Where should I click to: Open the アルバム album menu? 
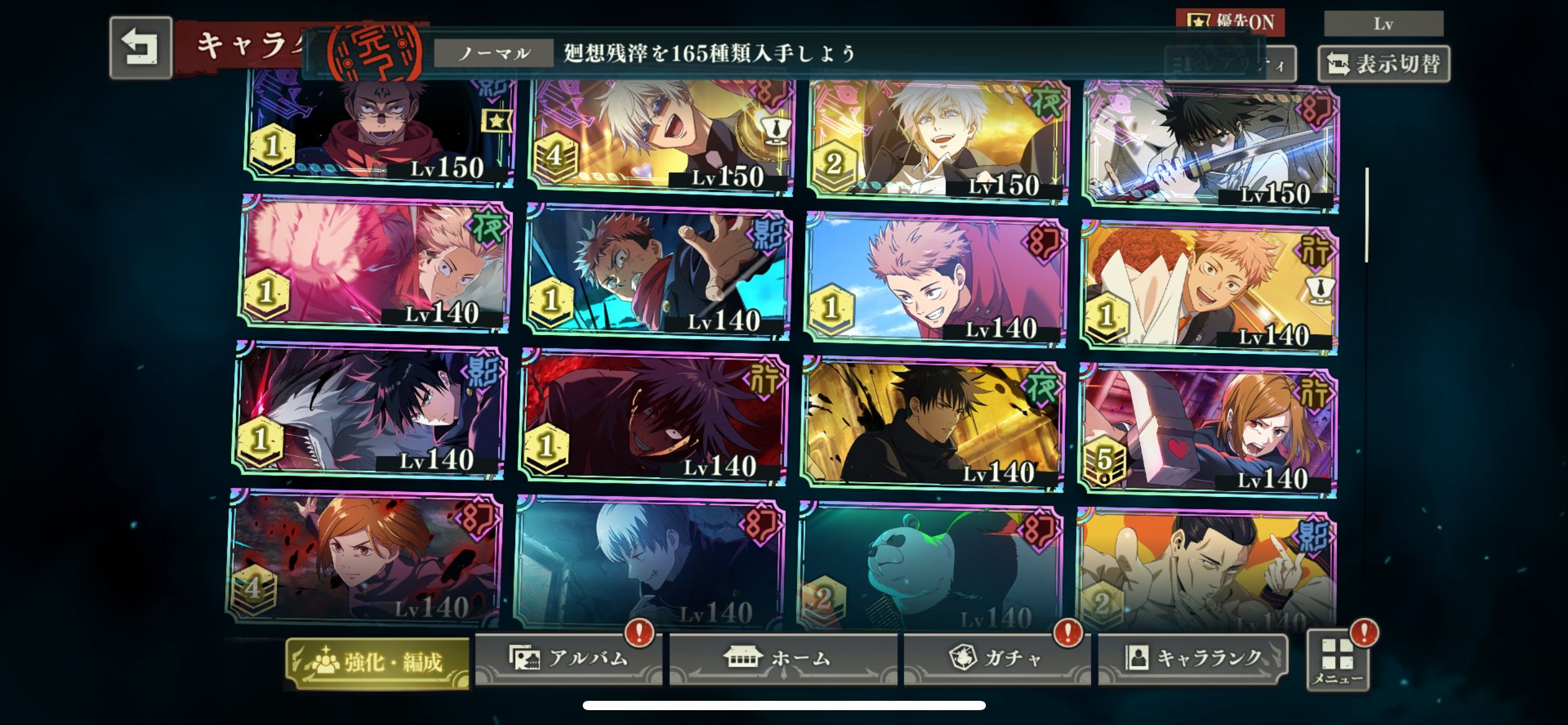tap(568, 658)
